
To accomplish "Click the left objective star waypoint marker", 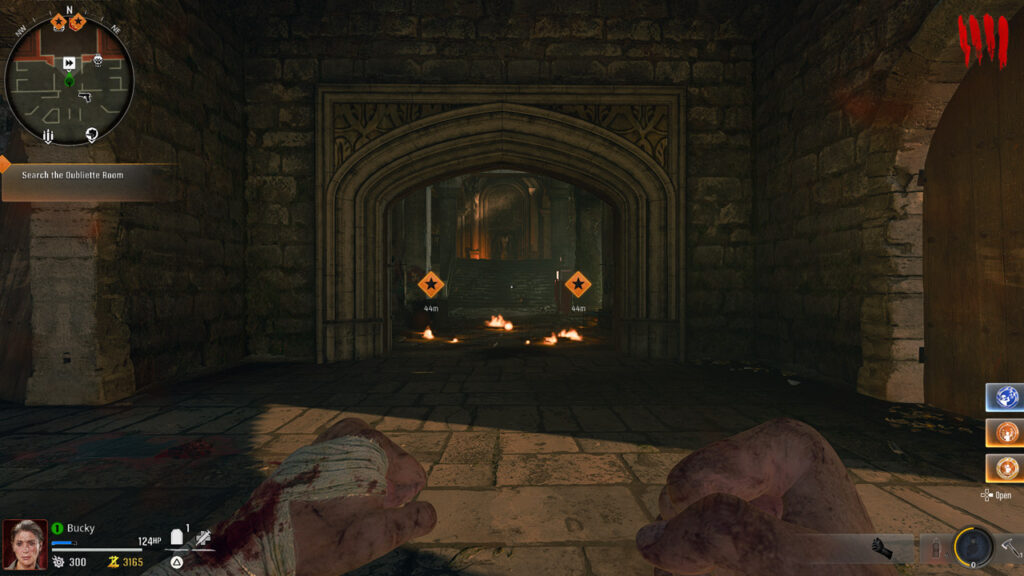I will 431,285.
